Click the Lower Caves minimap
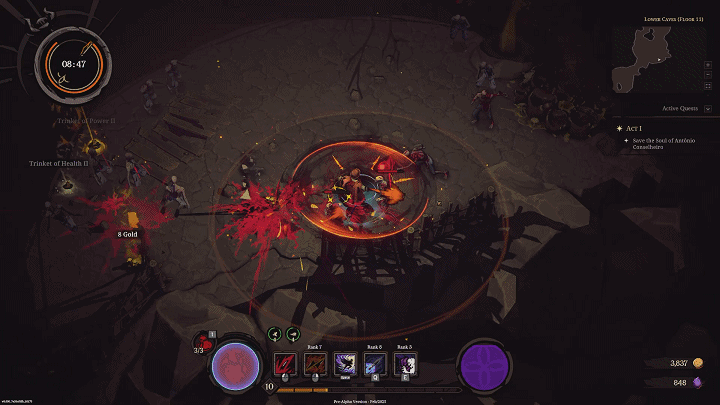720x405 pixels. click(x=656, y=59)
